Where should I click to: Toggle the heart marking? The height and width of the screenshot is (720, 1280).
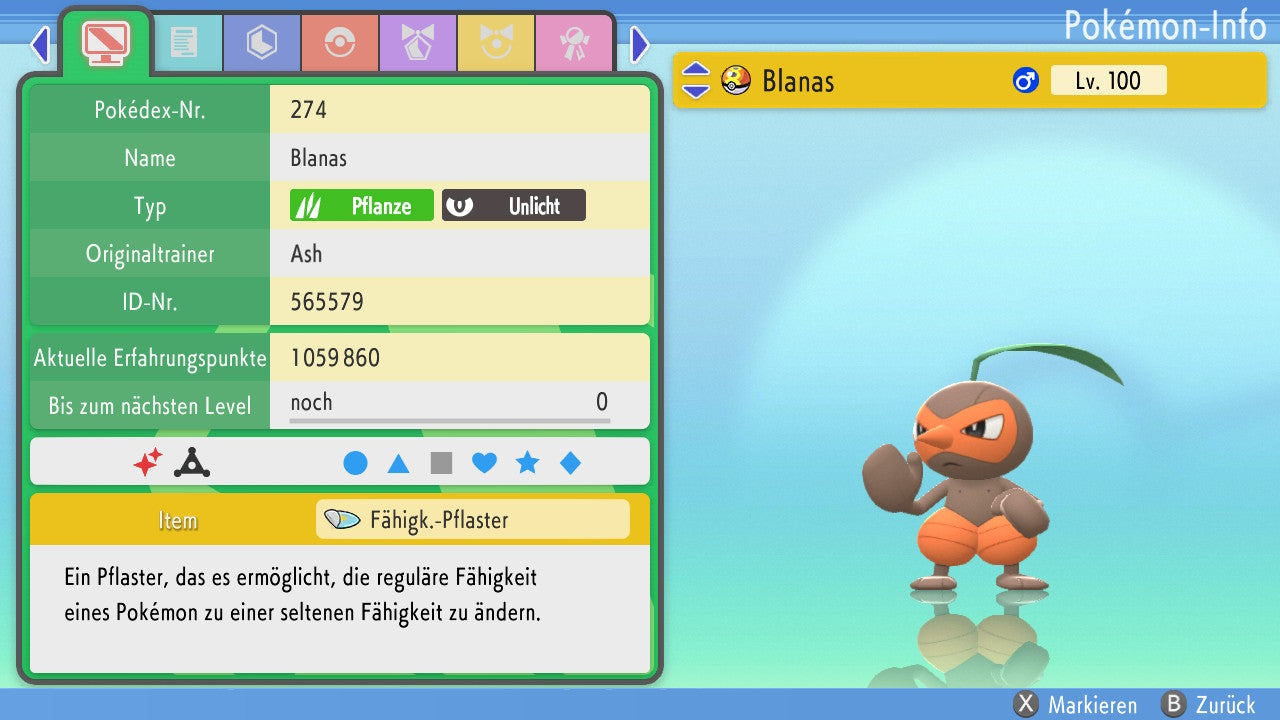click(x=484, y=463)
